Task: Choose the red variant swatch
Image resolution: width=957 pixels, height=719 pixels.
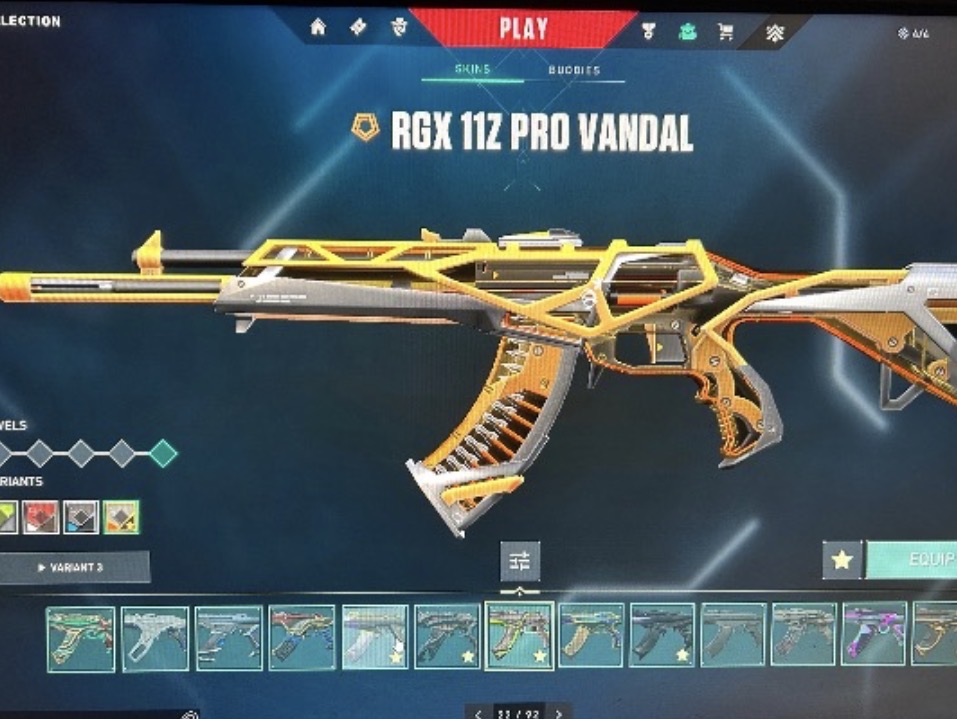Action: [x=40, y=517]
